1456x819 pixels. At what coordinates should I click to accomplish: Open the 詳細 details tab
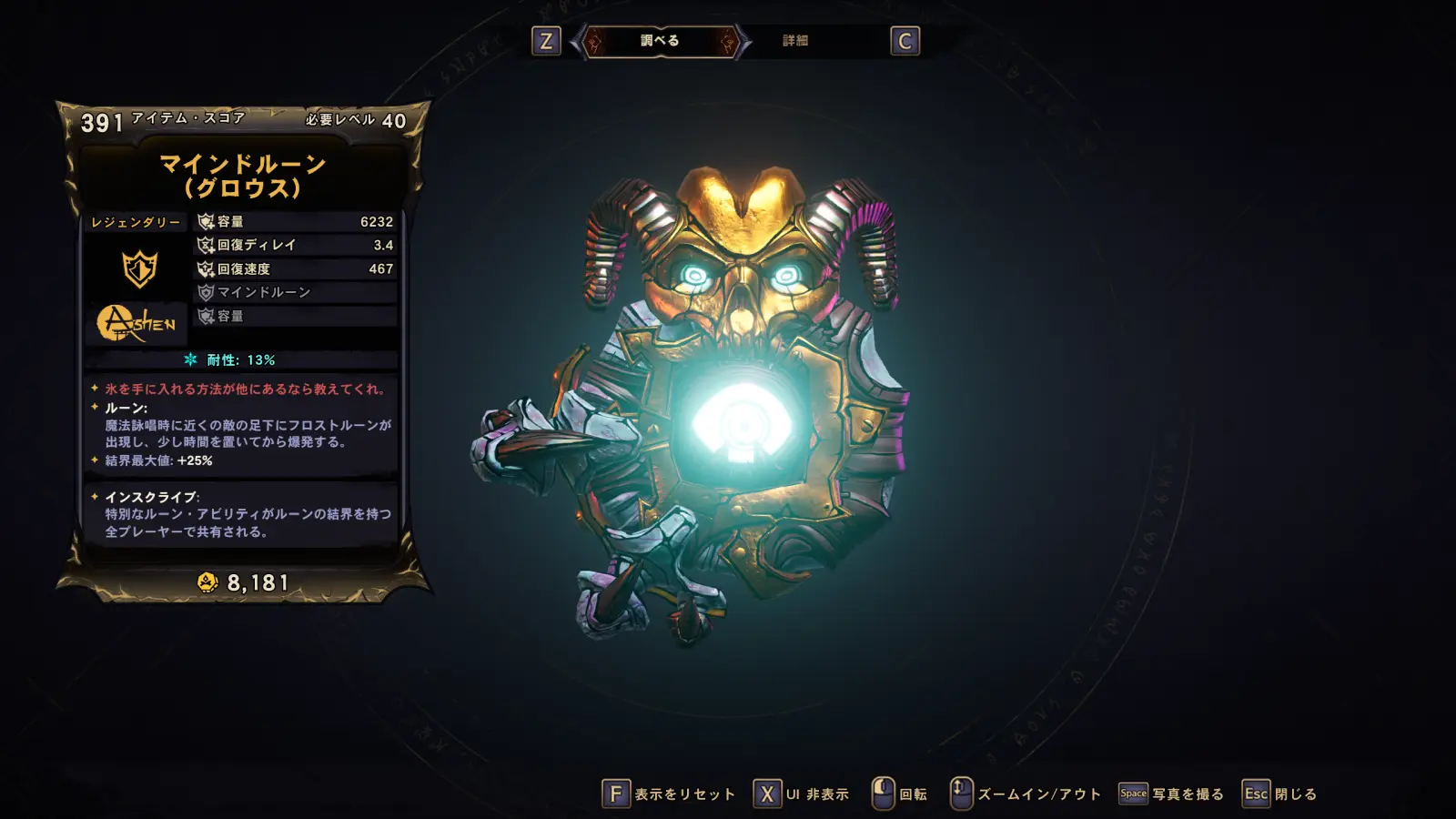pyautogui.click(x=795, y=41)
